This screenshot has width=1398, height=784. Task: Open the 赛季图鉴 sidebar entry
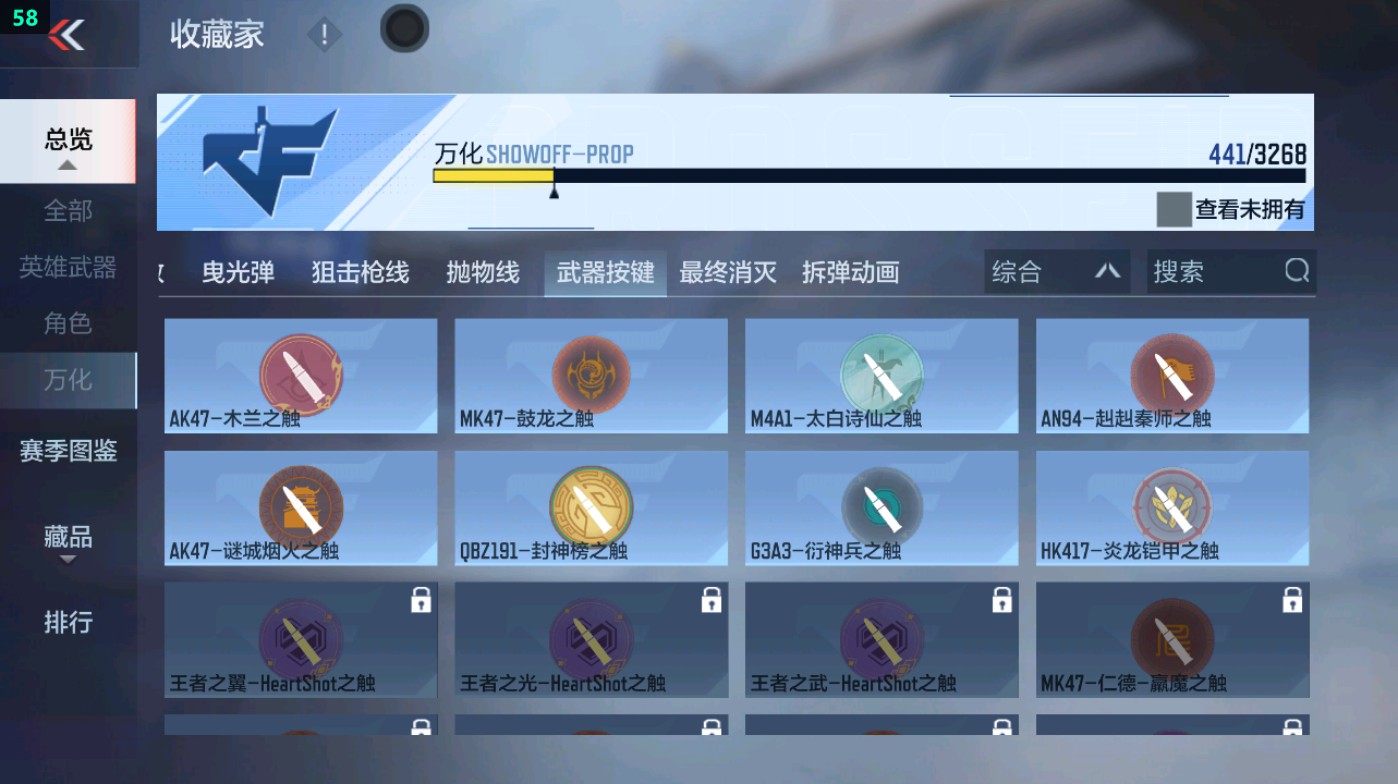point(66,452)
